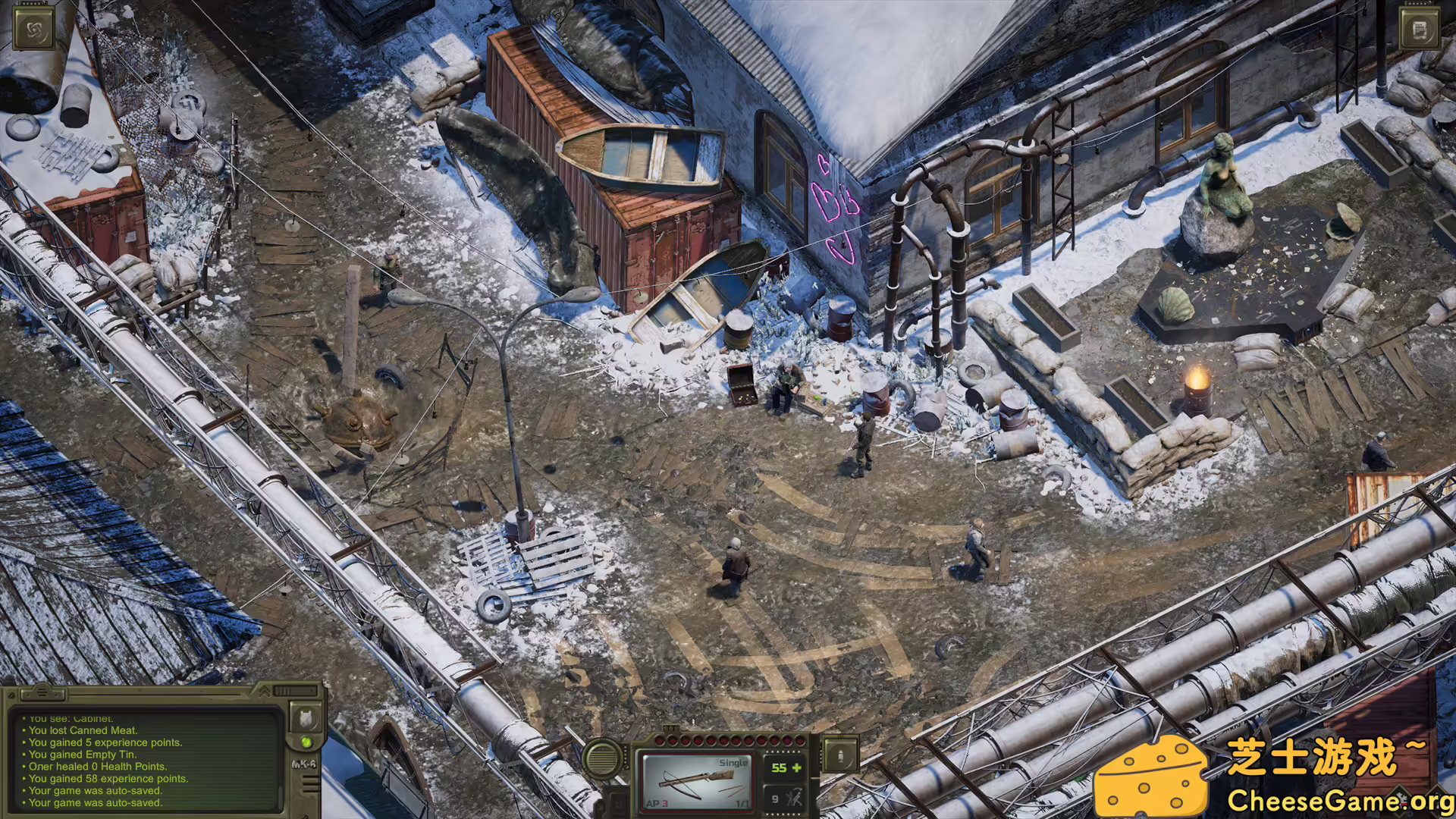Viewport: 1456px width, 819px height.
Task: Click the MK-6 label on the radio panel
Action: click(x=305, y=764)
